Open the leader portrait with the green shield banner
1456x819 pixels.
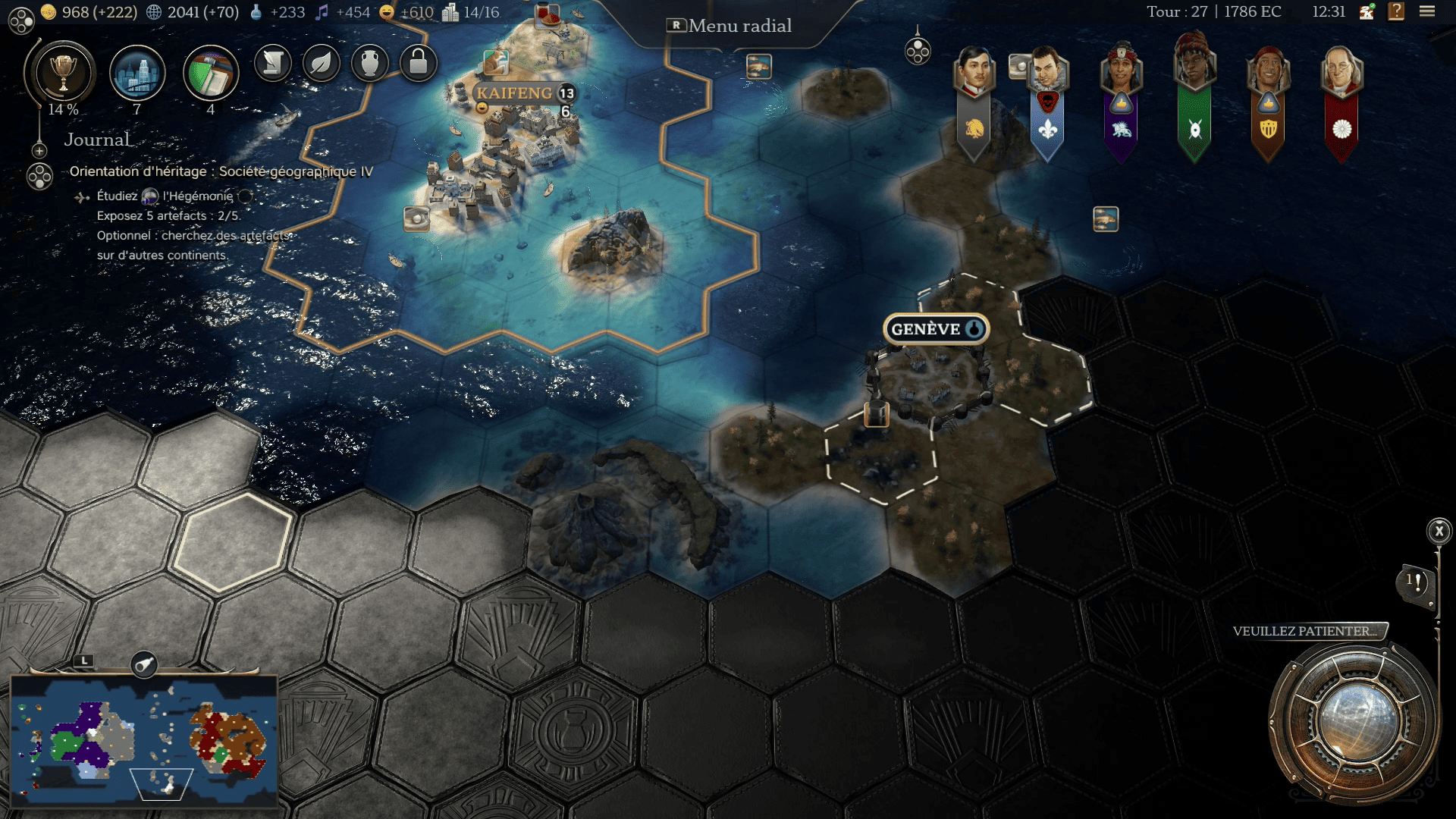(x=1194, y=72)
